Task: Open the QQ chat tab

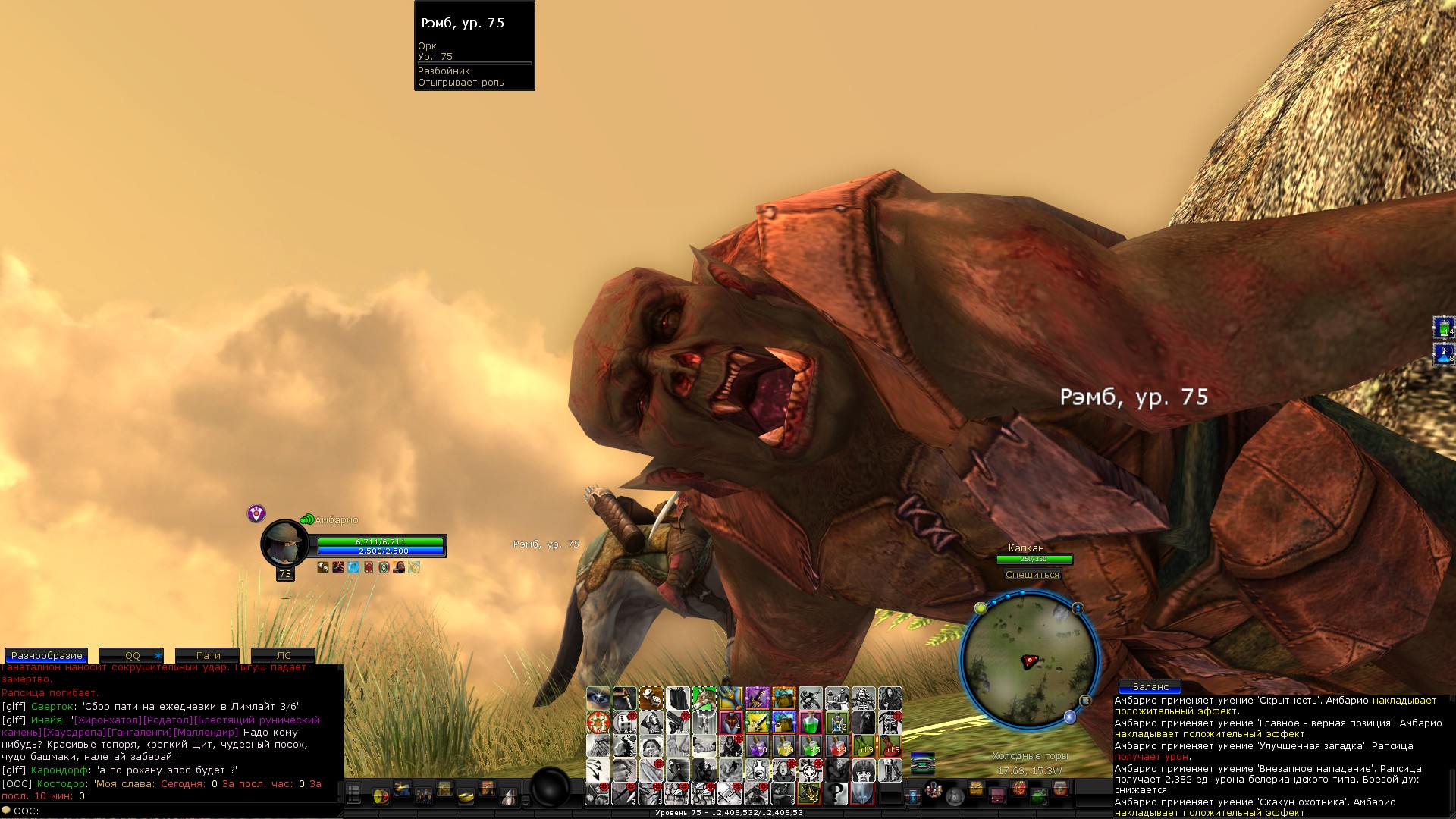Action: (x=132, y=655)
